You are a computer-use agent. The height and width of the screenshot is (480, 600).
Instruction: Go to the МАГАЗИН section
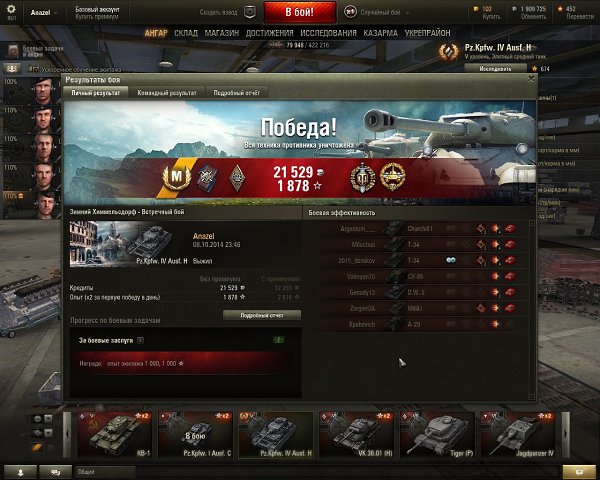click(223, 32)
